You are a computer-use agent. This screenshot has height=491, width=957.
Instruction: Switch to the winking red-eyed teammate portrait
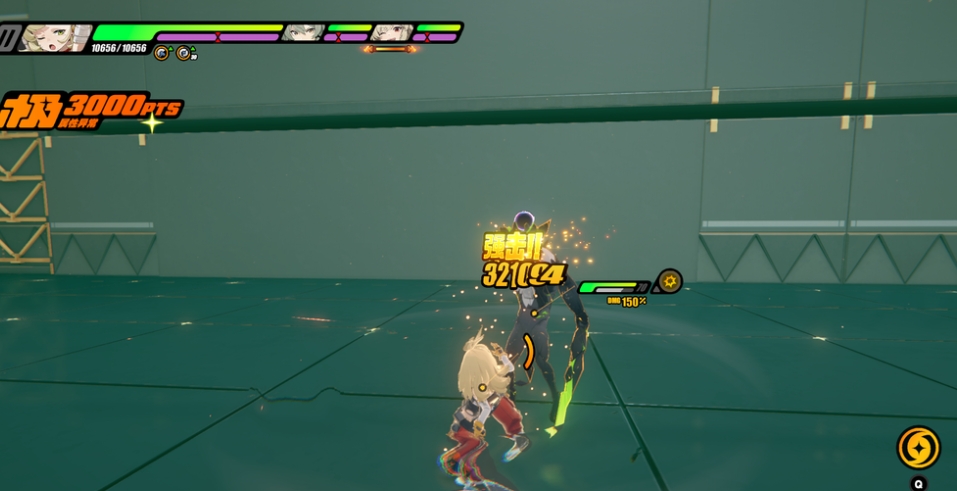391,33
